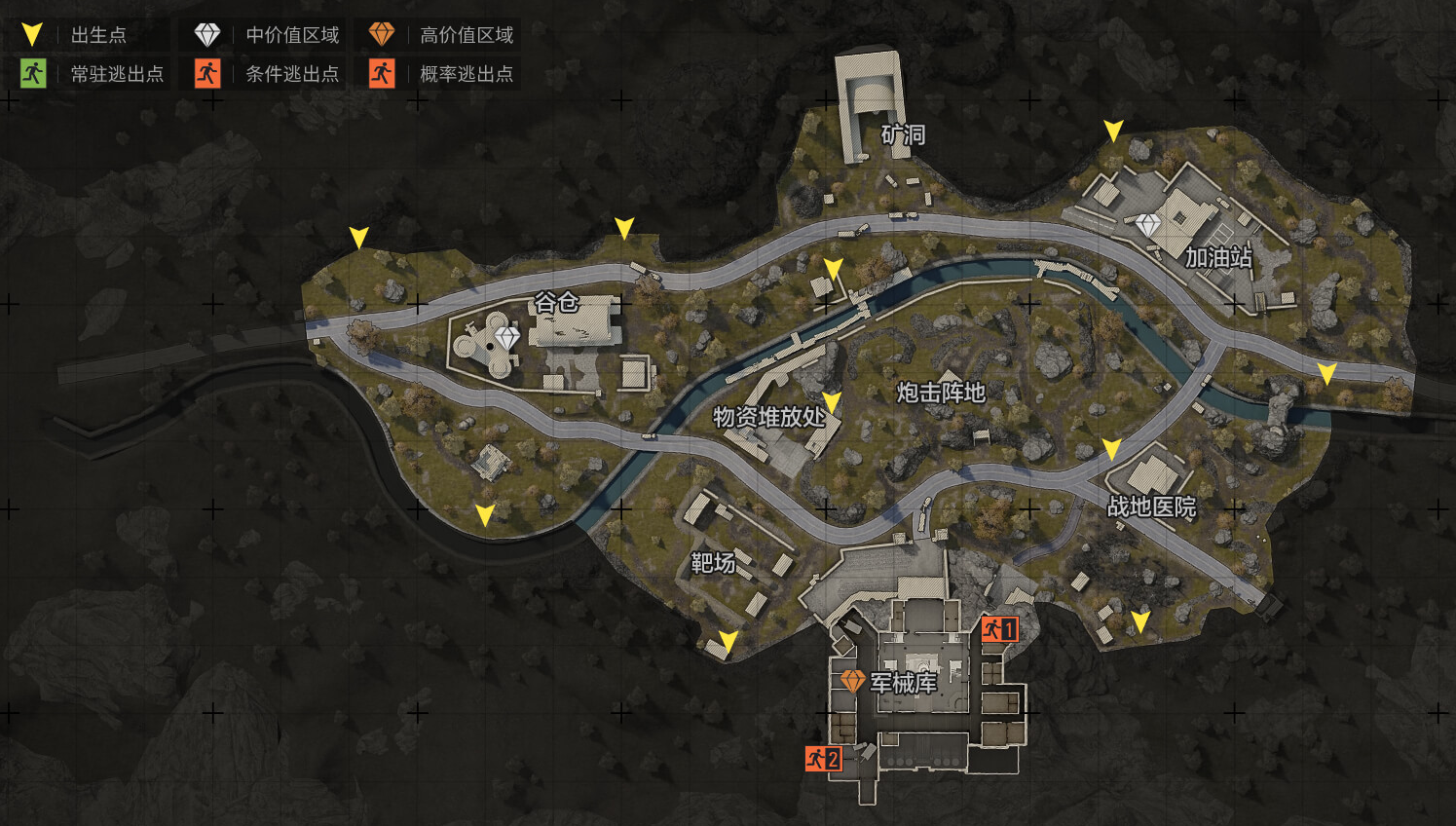The height and width of the screenshot is (826, 1456).
Task: Select the spawn arrow above 加油站
Action: point(1113,131)
